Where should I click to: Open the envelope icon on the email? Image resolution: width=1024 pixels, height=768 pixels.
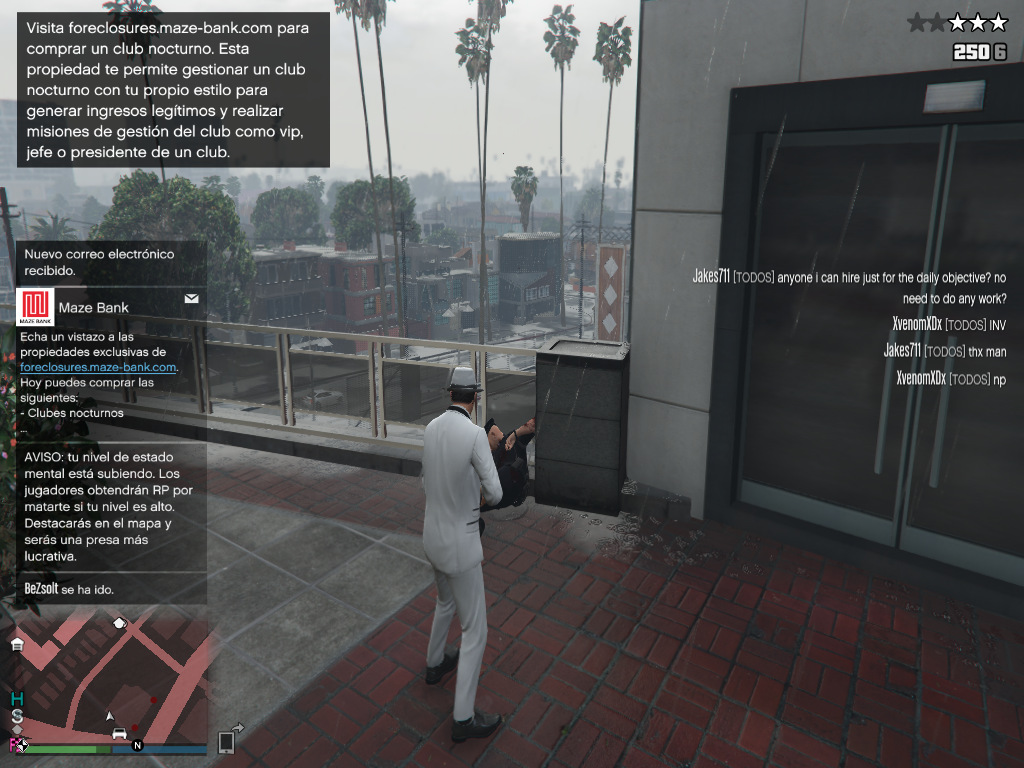[191, 298]
